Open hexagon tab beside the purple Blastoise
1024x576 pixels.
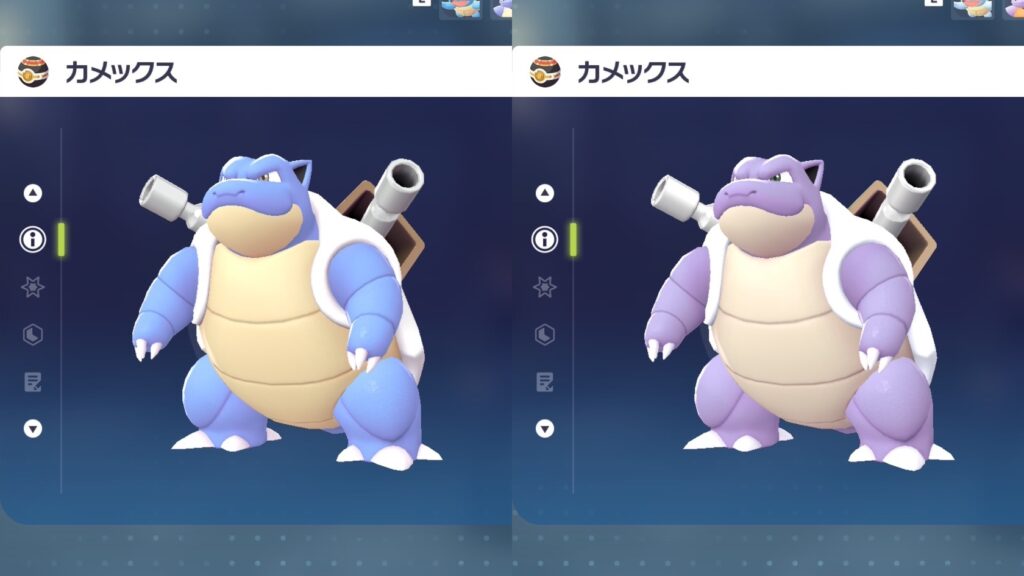(x=545, y=334)
